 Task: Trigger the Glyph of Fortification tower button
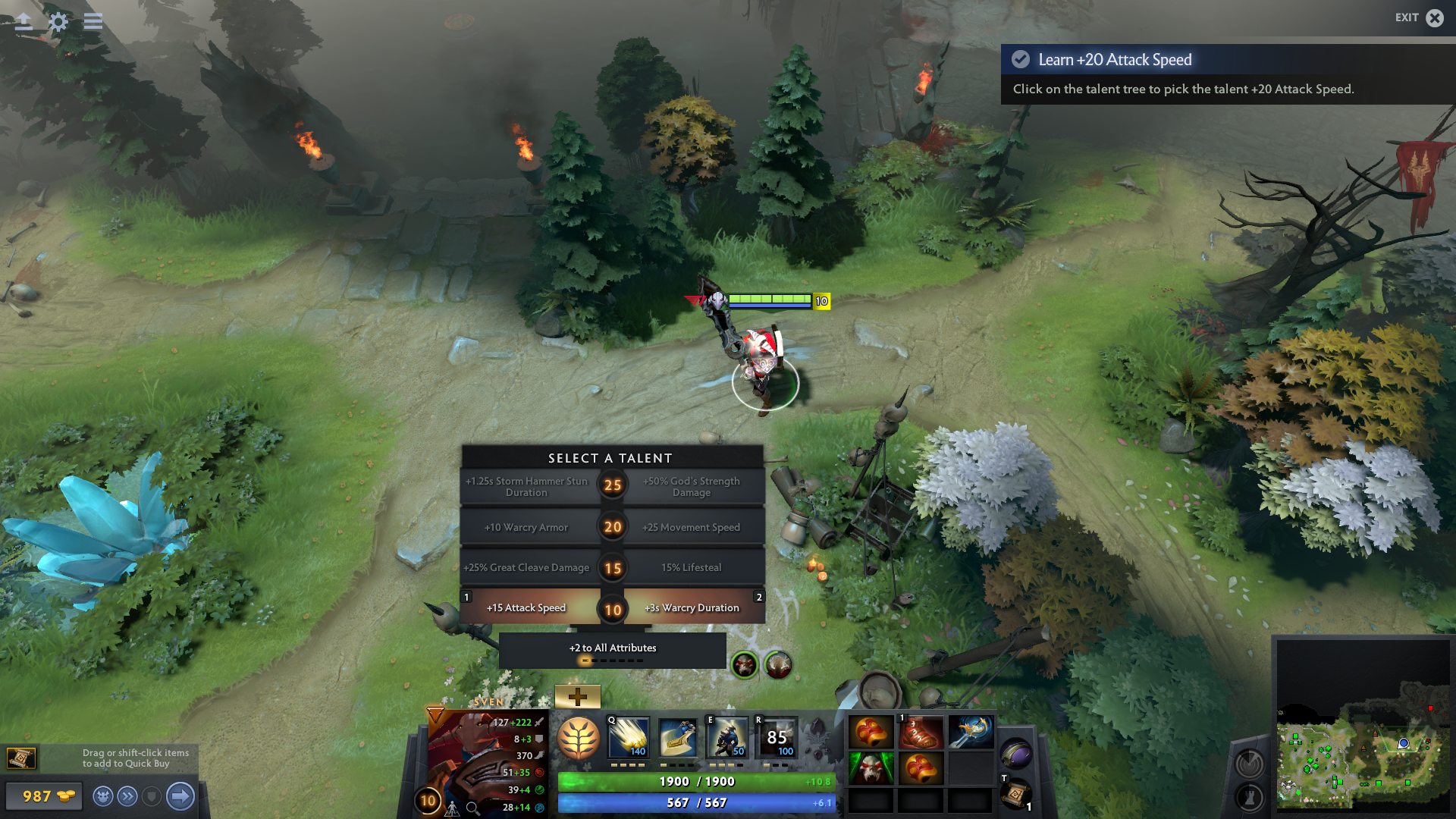(x=1250, y=797)
